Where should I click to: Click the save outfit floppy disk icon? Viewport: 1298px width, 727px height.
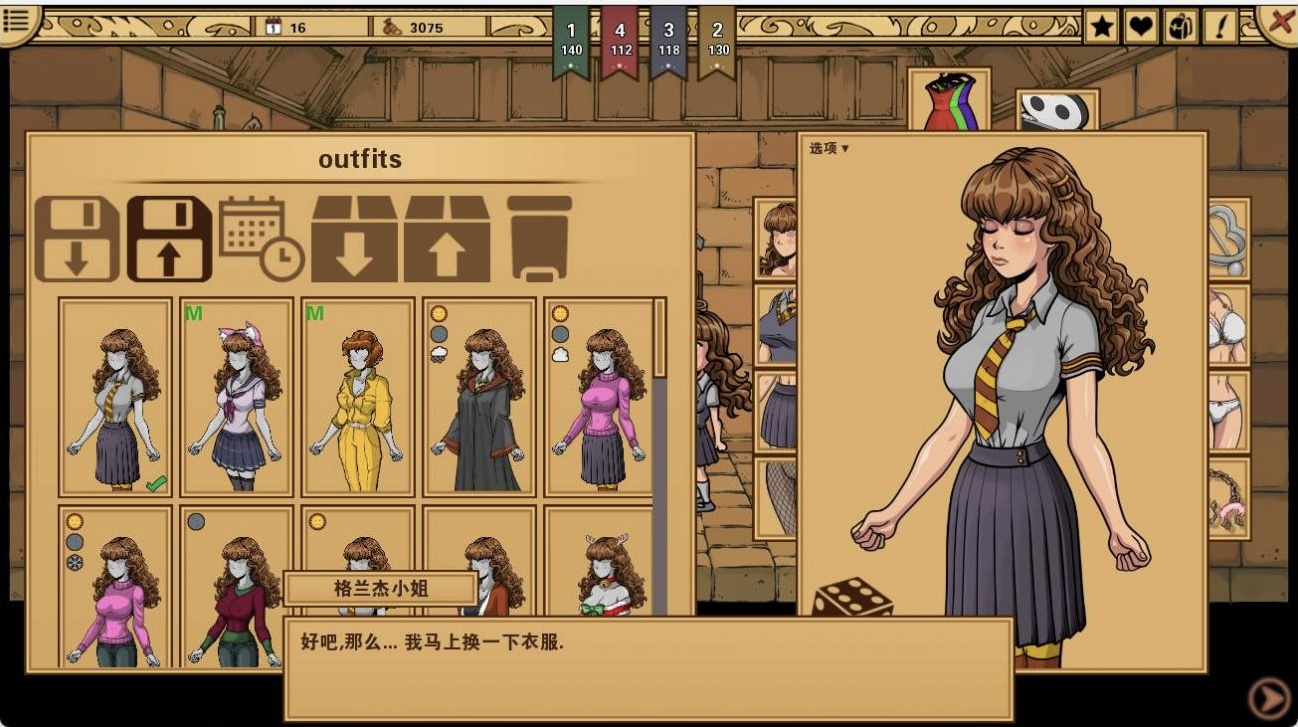click(169, 239)
